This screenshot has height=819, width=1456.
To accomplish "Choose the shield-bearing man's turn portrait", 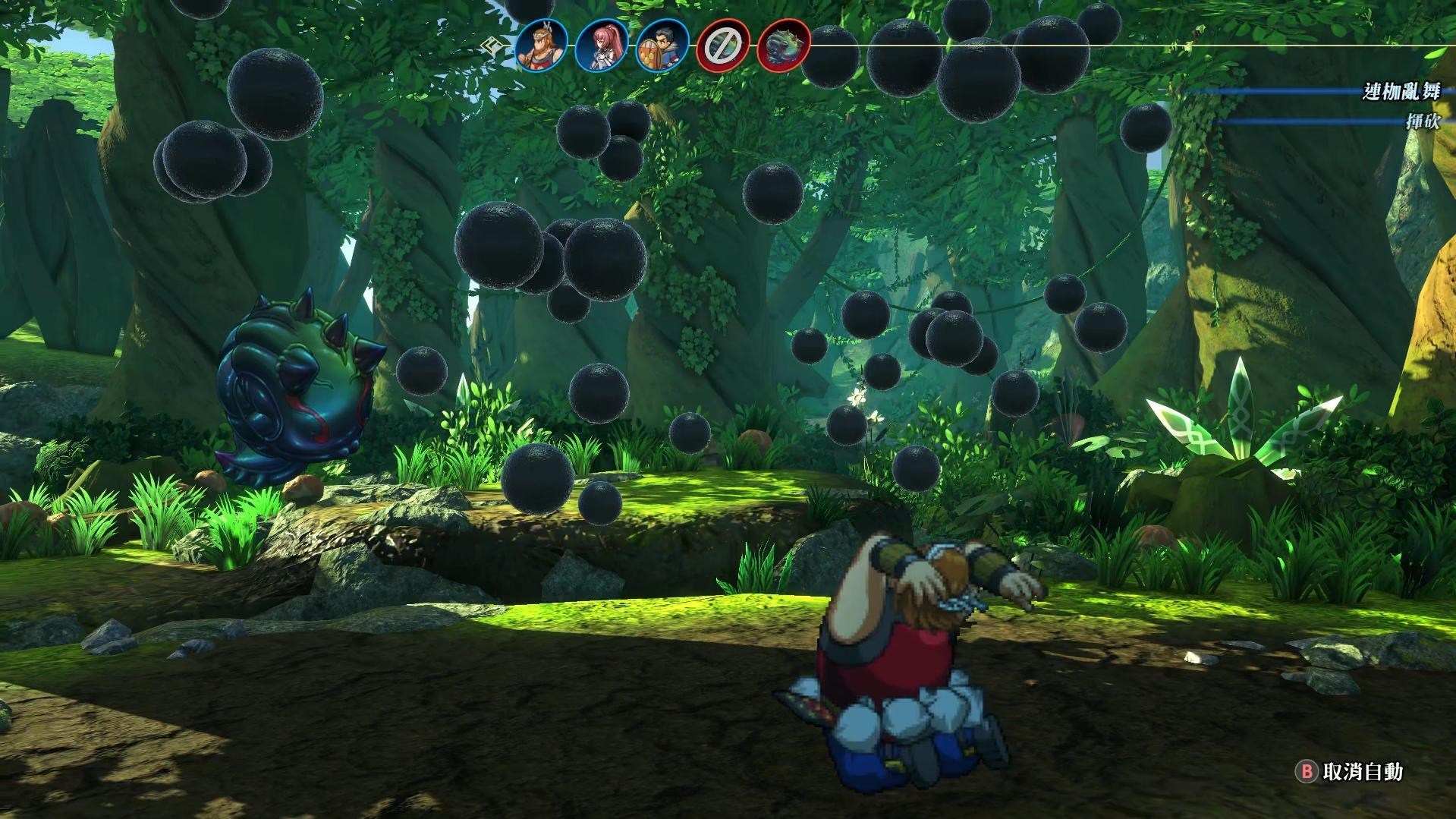I will pos(662,46).
